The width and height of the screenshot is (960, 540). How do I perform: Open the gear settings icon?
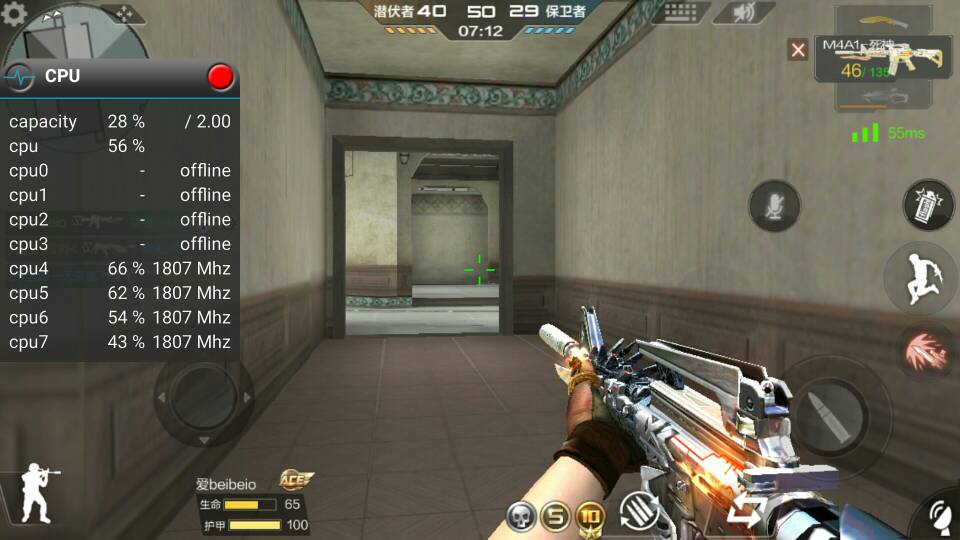point(14,14)
